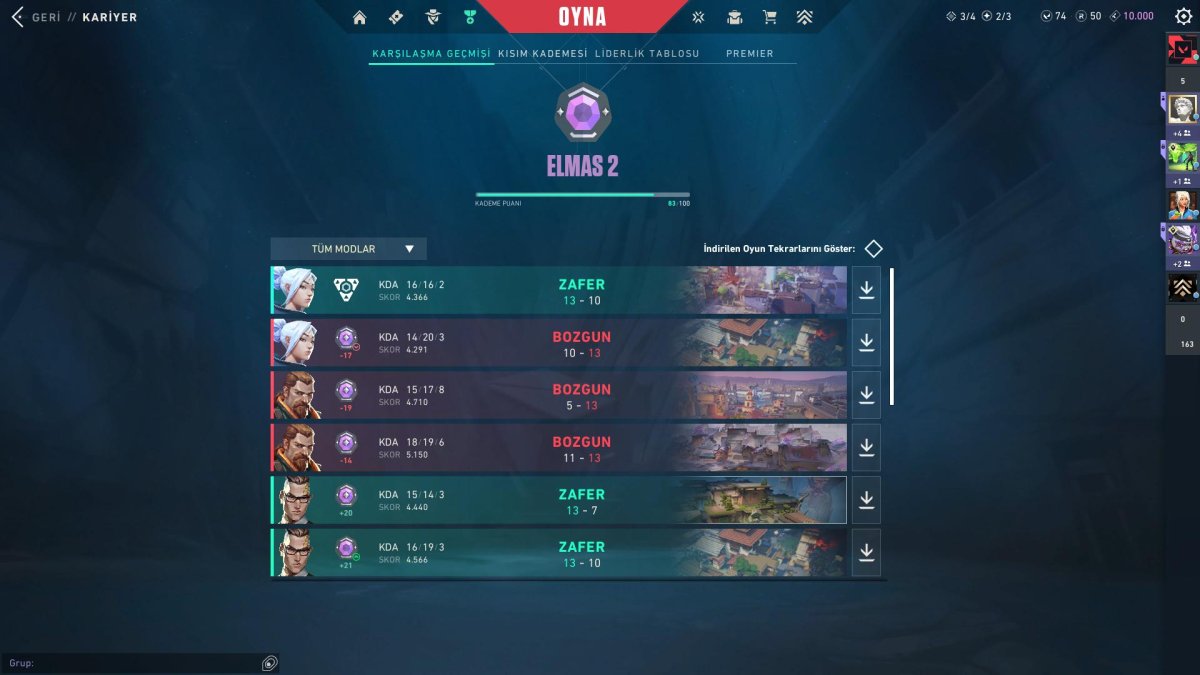
Task: Open the Liderlik Tablosu tab
Action: (x=647, y=54)
